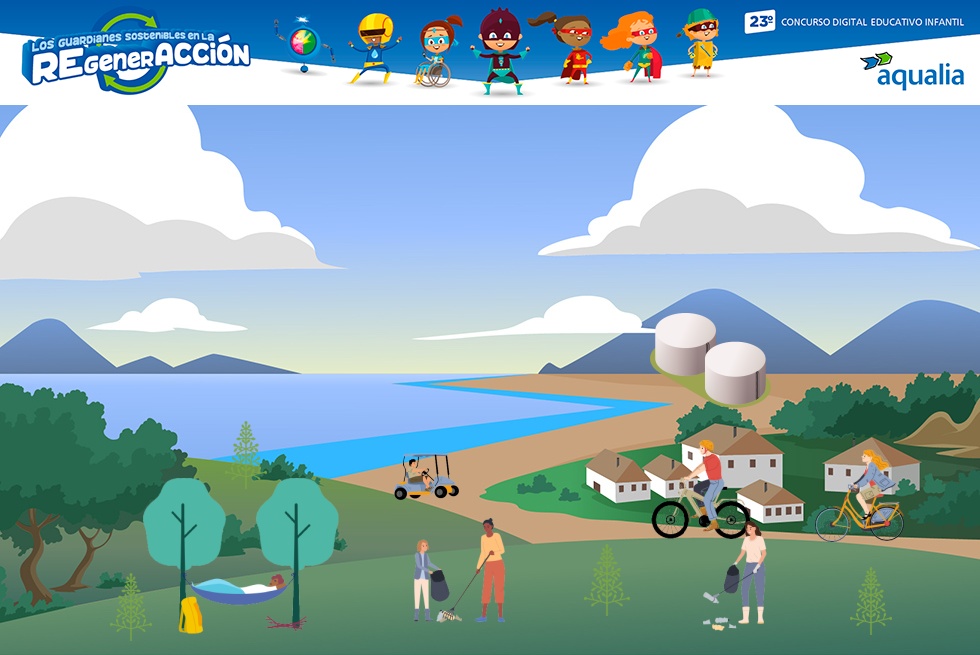
Task: Click the REgenerACCIÓN game logo
Action: [x=136, y=54]
